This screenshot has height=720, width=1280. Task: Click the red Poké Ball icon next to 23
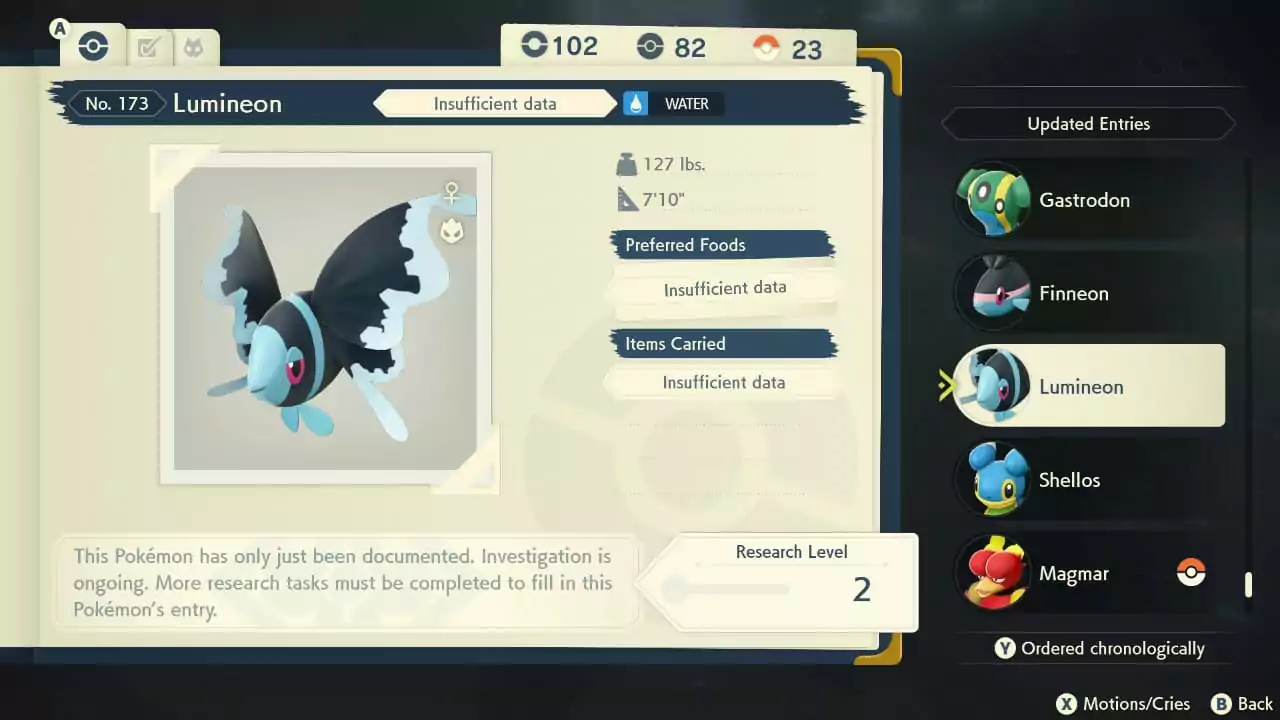point(765,46)
